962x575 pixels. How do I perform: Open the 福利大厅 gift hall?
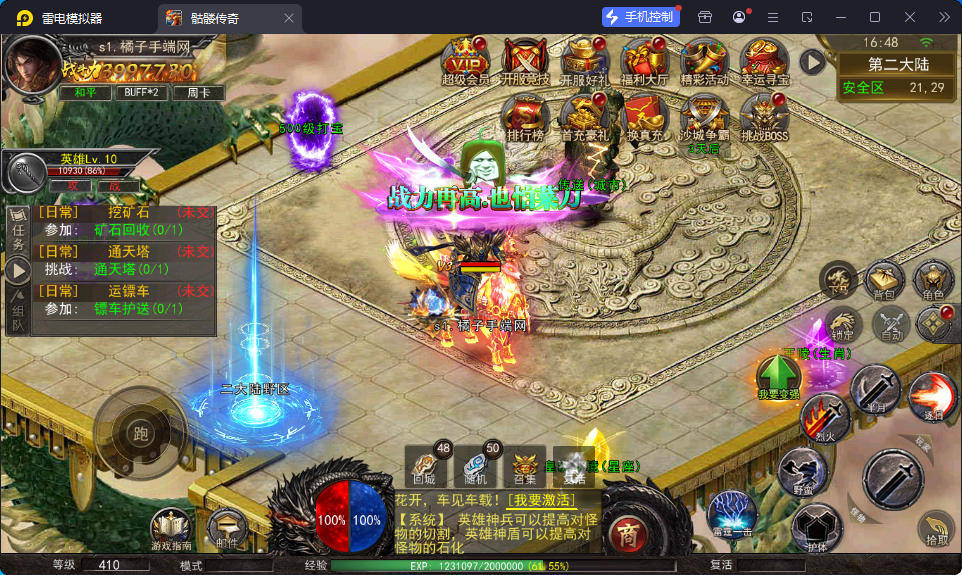click(644, 58)
